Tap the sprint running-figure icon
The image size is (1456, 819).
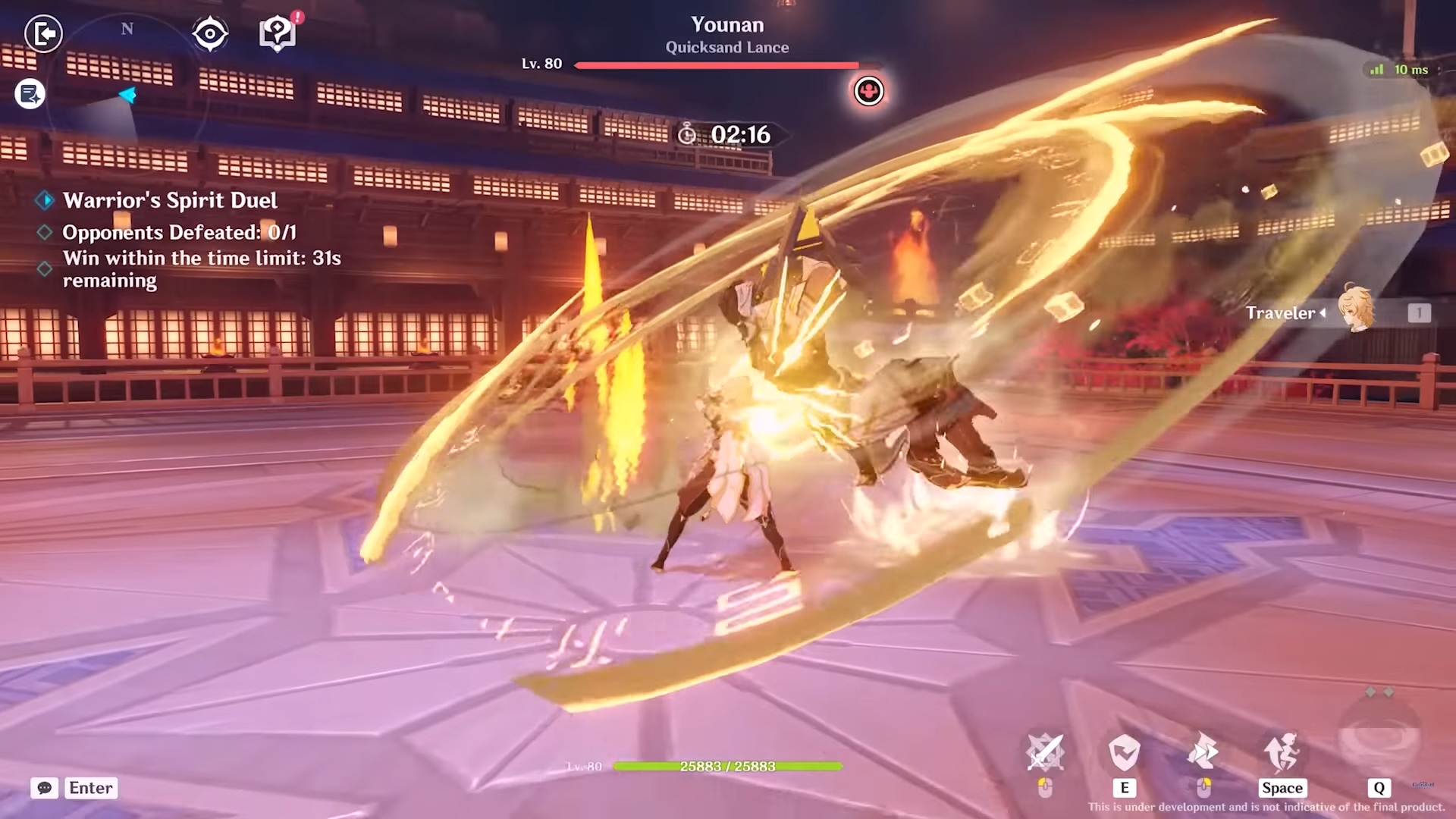pos(1282,753)
